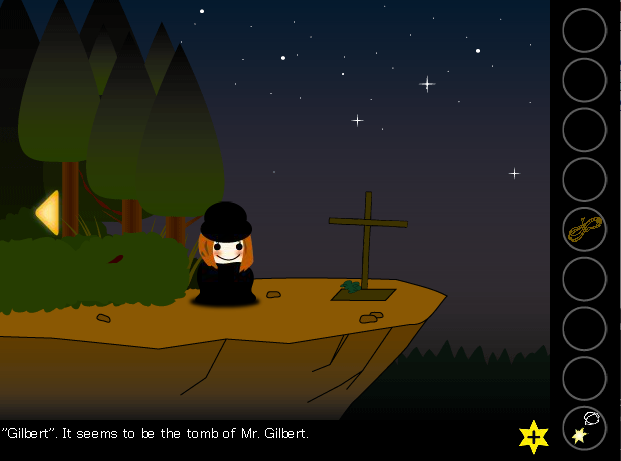Select the rope in the inventory
The height and width of the screenshot is (461, 621).
coord(584,229)
